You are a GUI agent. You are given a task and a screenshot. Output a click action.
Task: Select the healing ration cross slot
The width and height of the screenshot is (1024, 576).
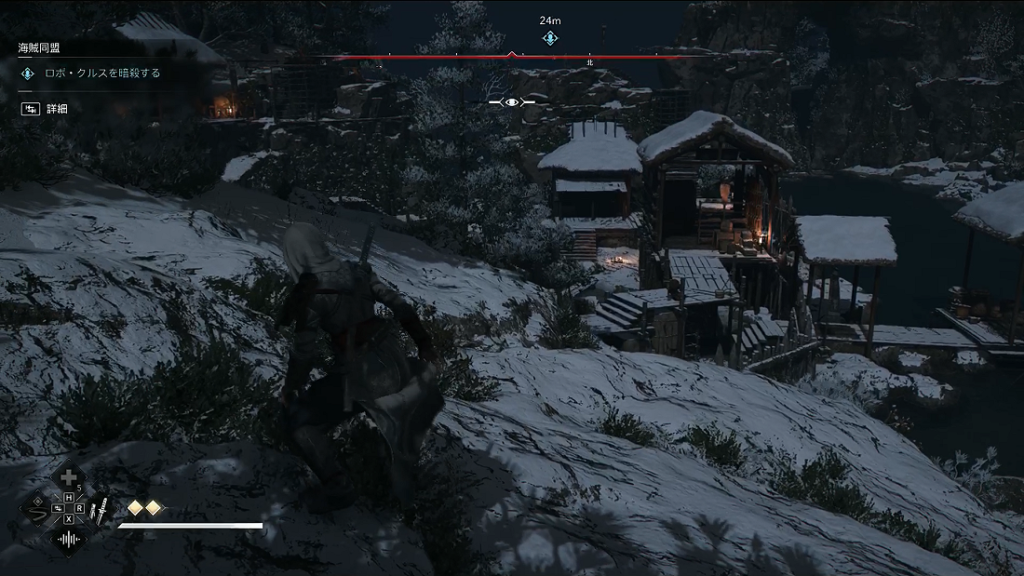click(68, 479)
